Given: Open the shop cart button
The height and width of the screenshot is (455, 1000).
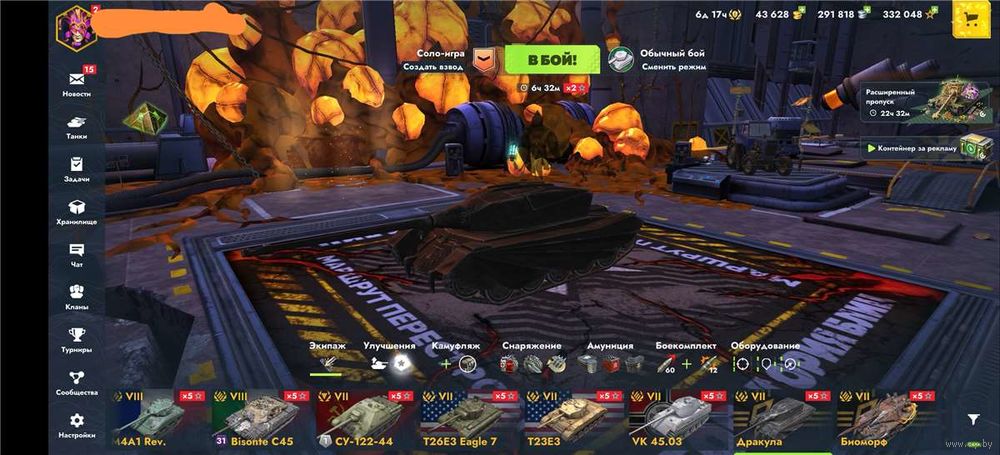Looking at the screenshot, I should tap(968, 17).
